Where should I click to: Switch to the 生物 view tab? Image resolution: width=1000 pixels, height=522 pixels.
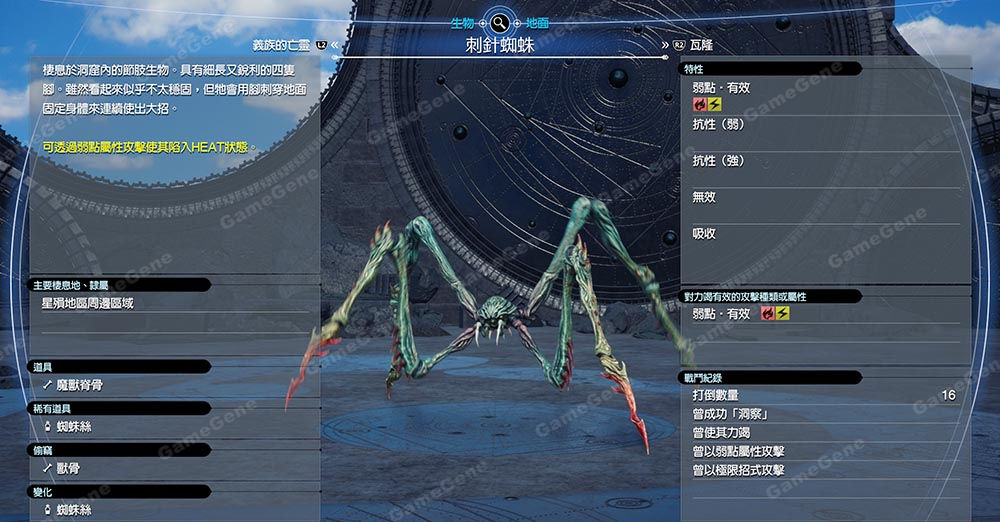pyautogui.click(x=462, y=22)
